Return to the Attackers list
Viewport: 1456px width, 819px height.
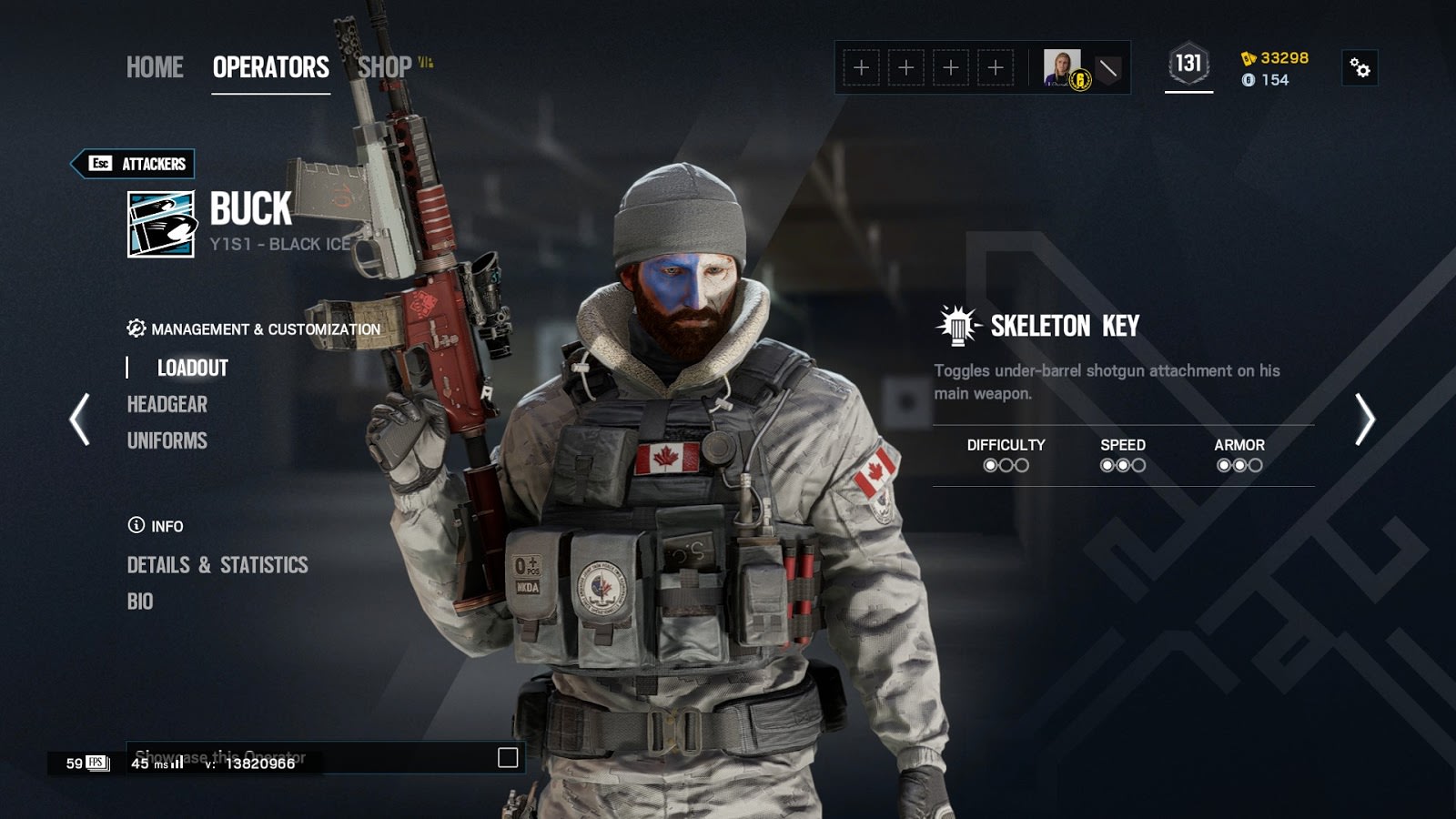click(x=134, y=164)
